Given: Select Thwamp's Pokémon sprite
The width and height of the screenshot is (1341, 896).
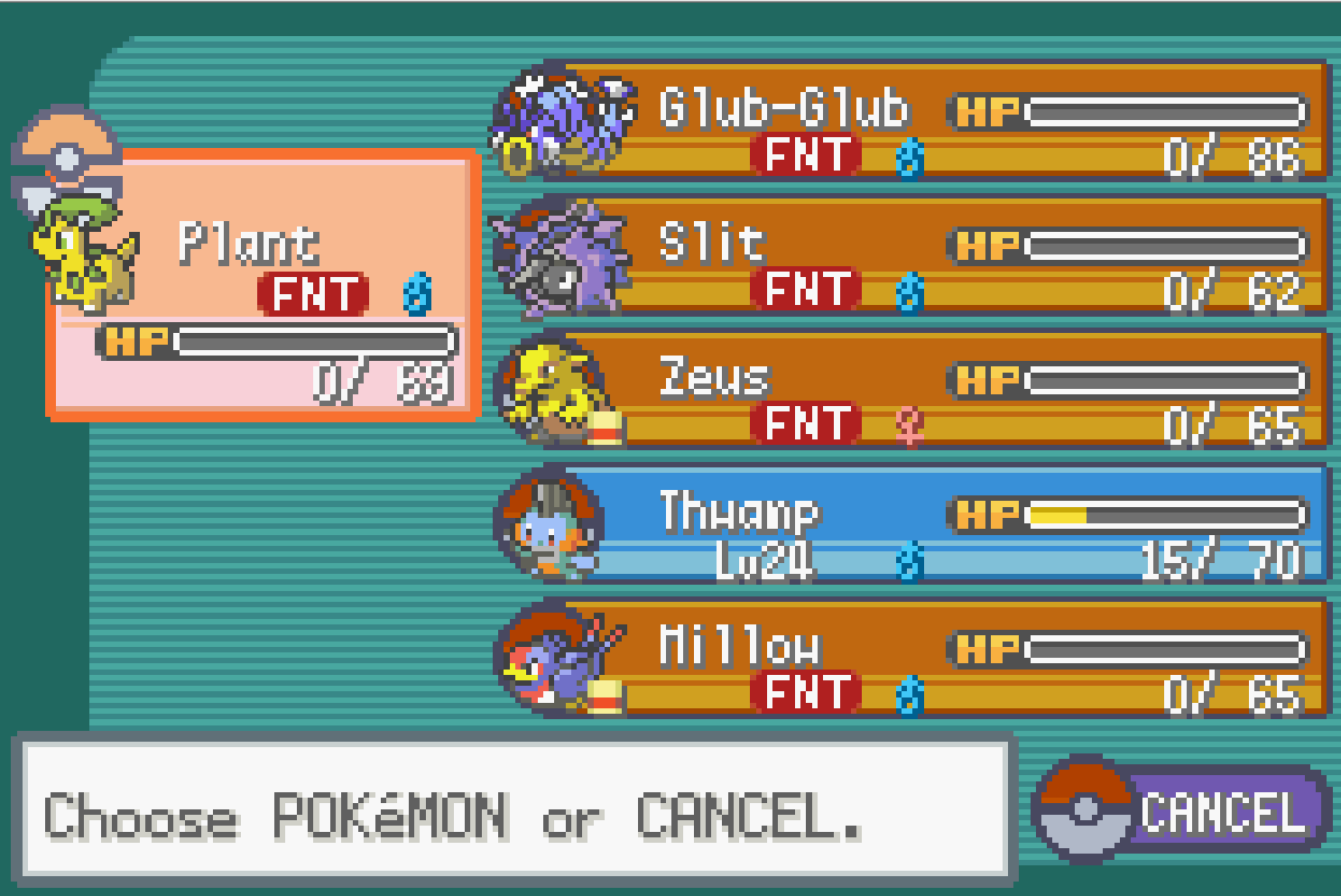Looking at the screenshot, I should click(x=550, y=523).
